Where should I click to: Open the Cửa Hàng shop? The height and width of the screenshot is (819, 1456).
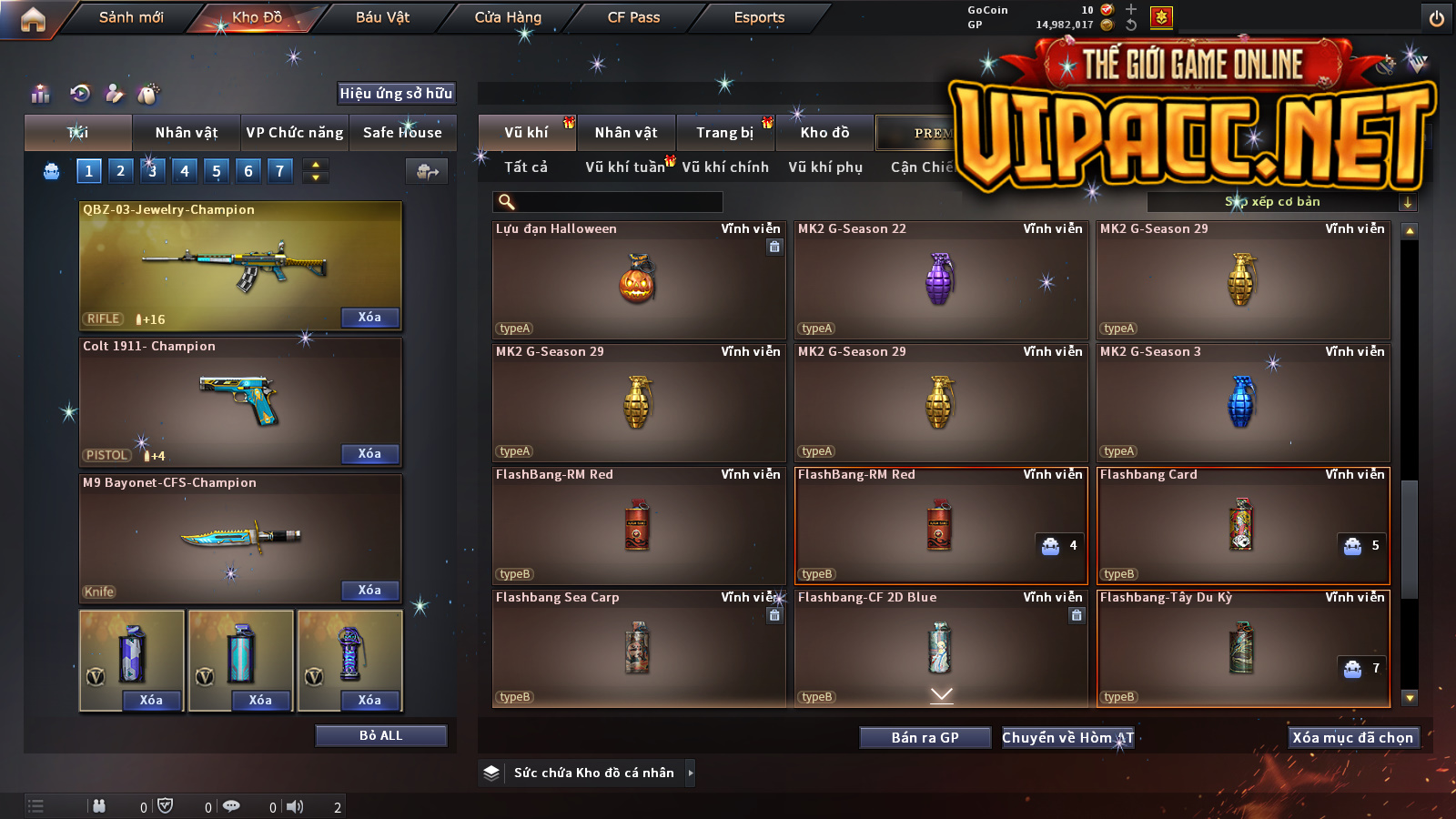508,17
